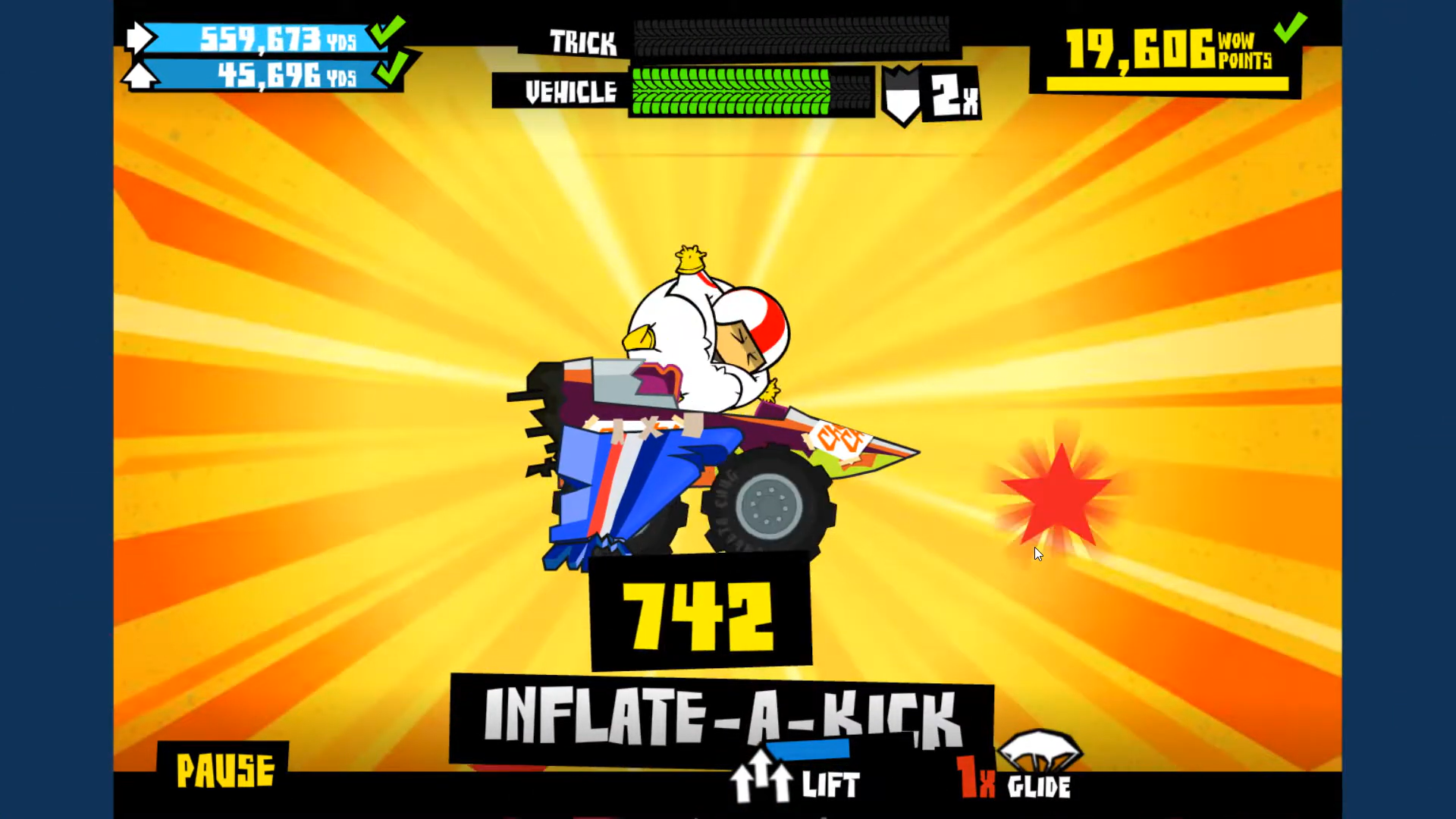1456x819 pixels.
Task: Click the PAUSE button
Action: pos(224,770)
